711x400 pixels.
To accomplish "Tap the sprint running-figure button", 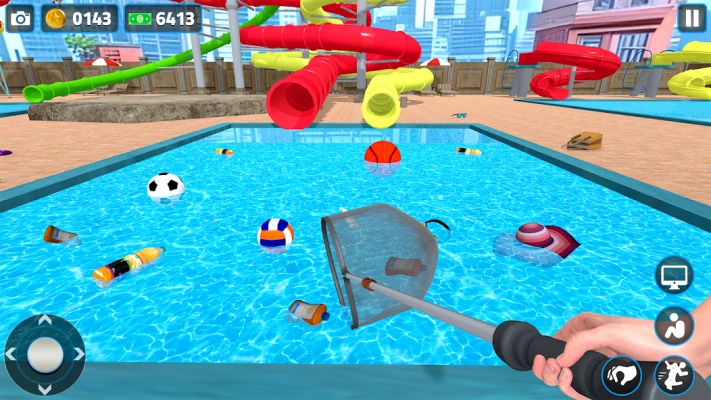I will (x=673, y=376).
